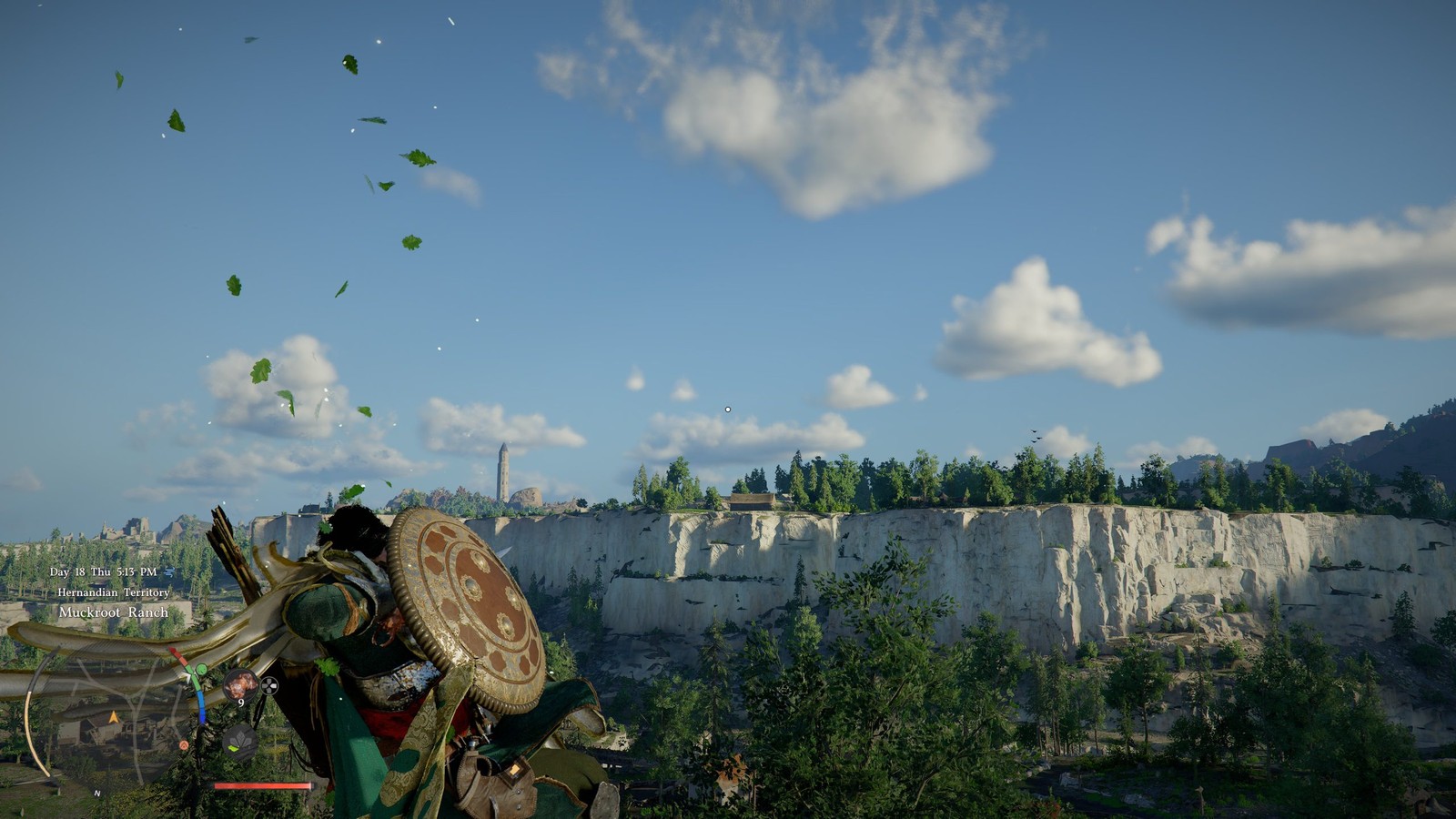Click the Day 18 Thu 5:13 PM time display

coord(103,571)
